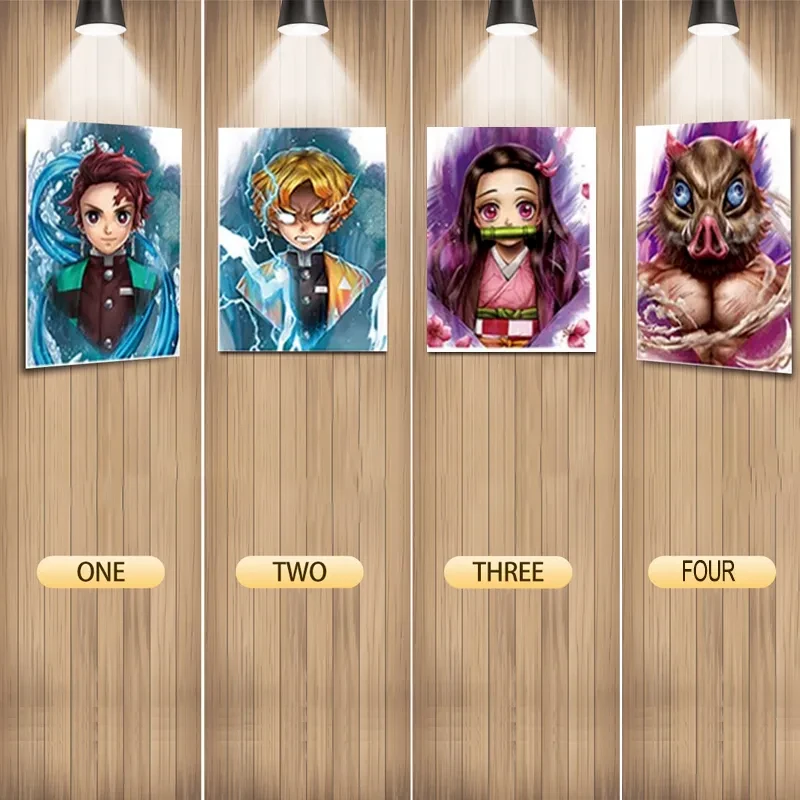Choose the blond lightning character poster
The width and height of the screenshot is (800, 800).
(302, 239)
